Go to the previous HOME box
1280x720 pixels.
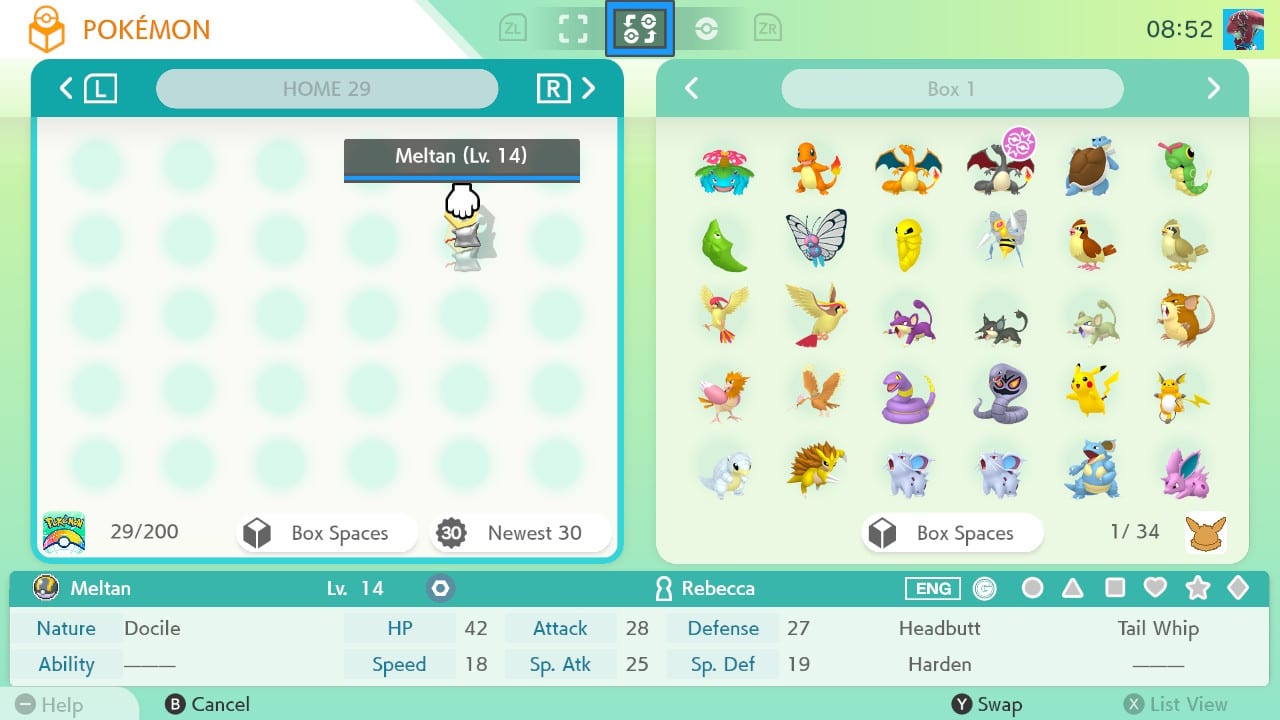click(66, 89)
